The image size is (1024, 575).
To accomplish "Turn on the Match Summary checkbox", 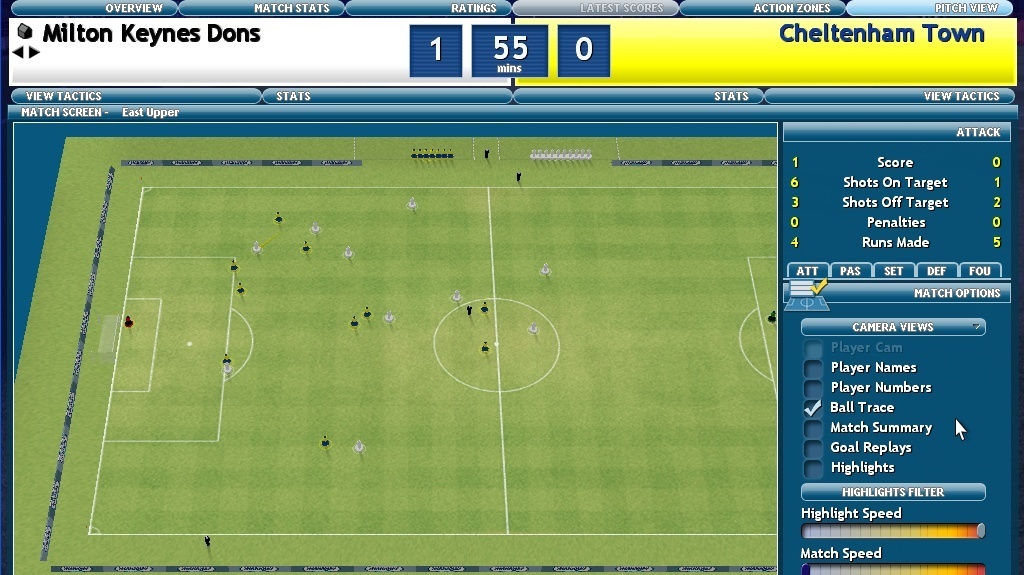I will pos(814,428).
